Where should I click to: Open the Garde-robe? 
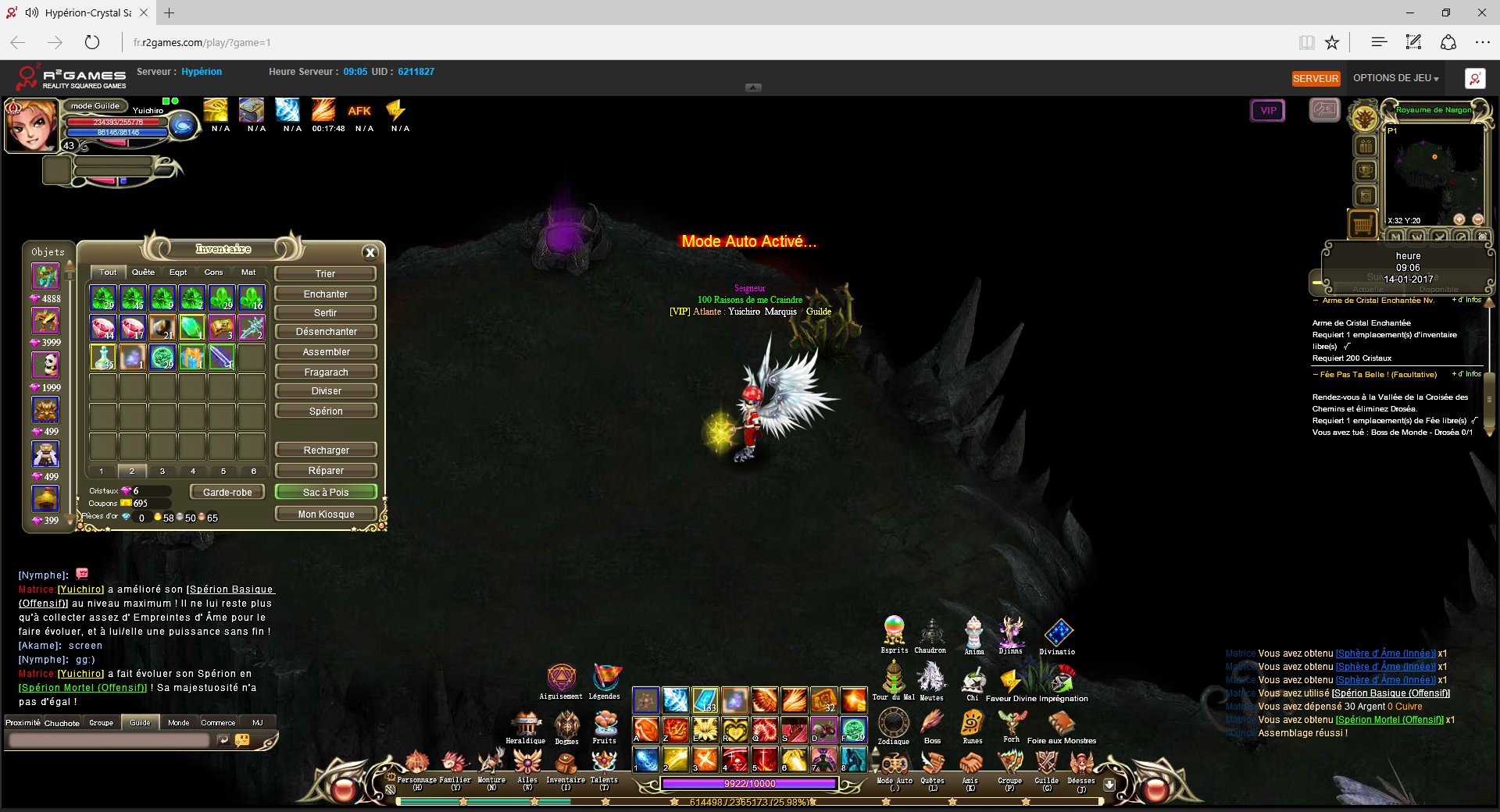tap(227, 493)
